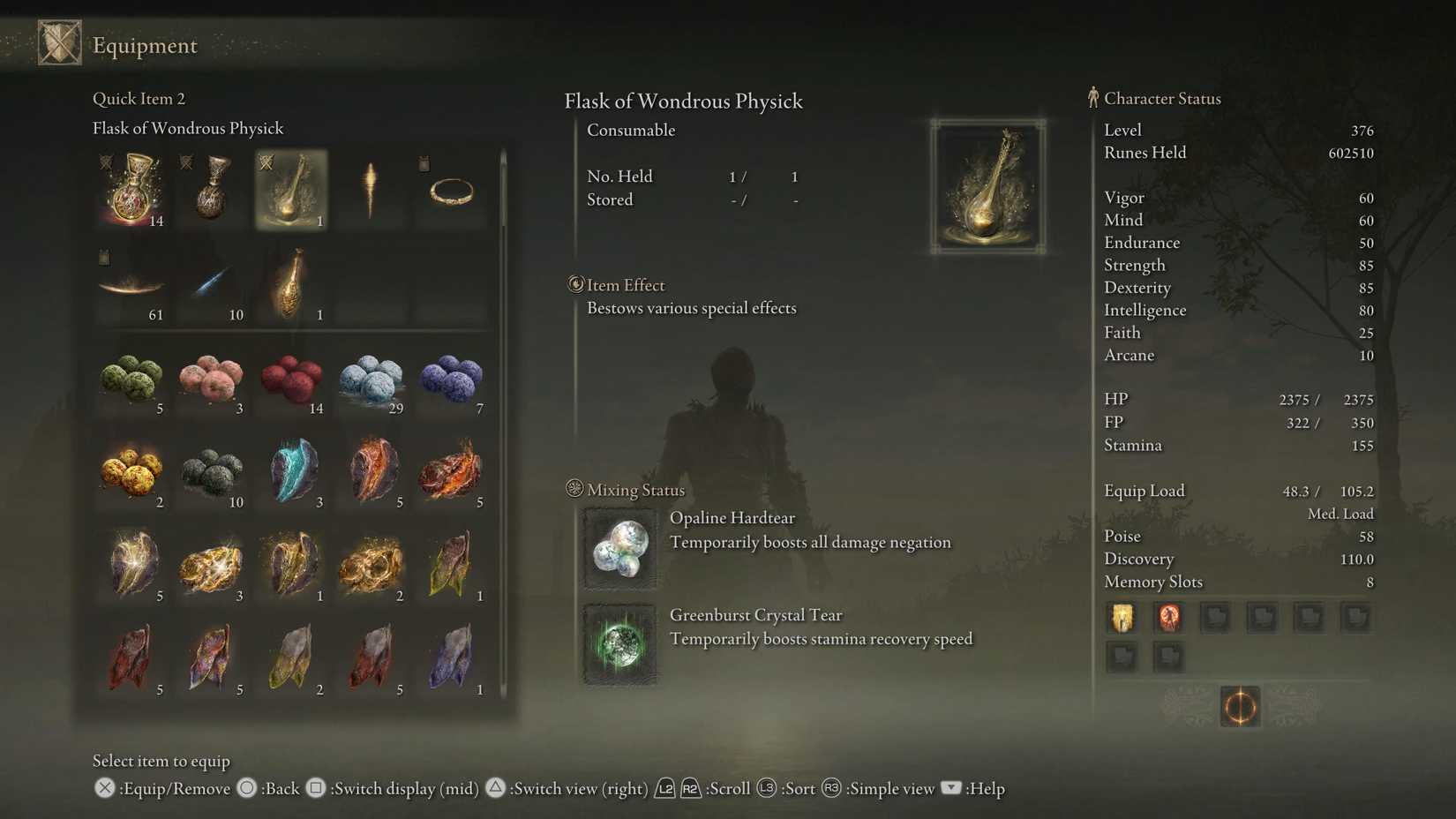
Task: Select the Flask of Cerulean Tears
Action: coord(211,189)
